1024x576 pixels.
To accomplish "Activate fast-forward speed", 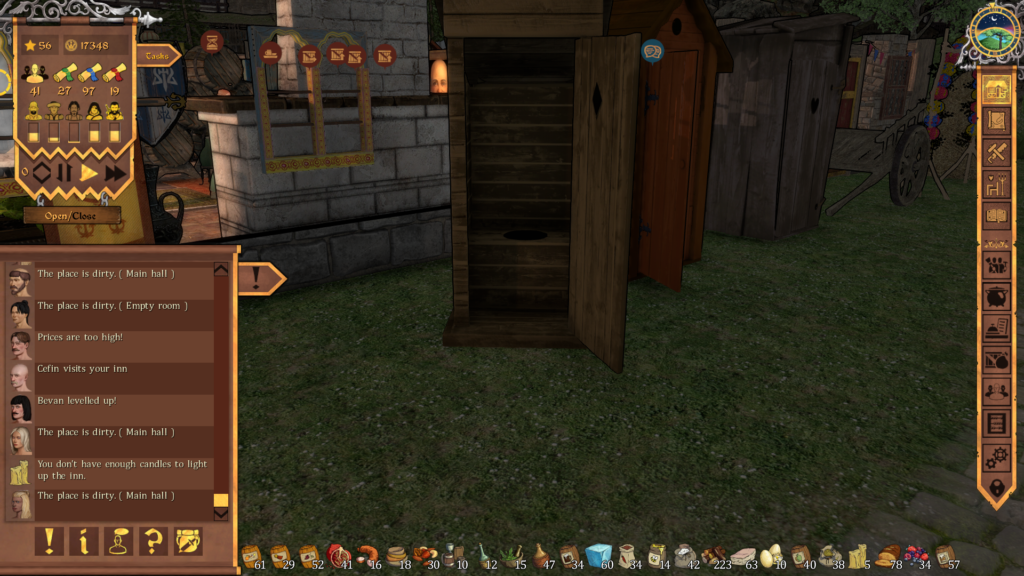I will [x=115, y=173].
